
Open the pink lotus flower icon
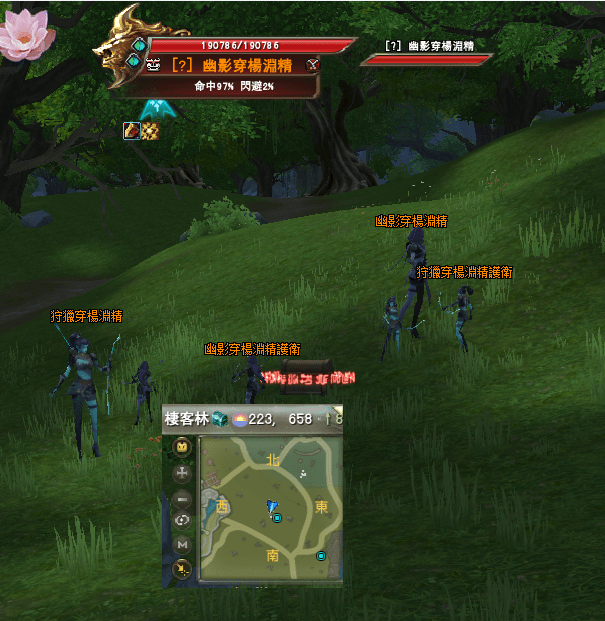pos(20,33)
